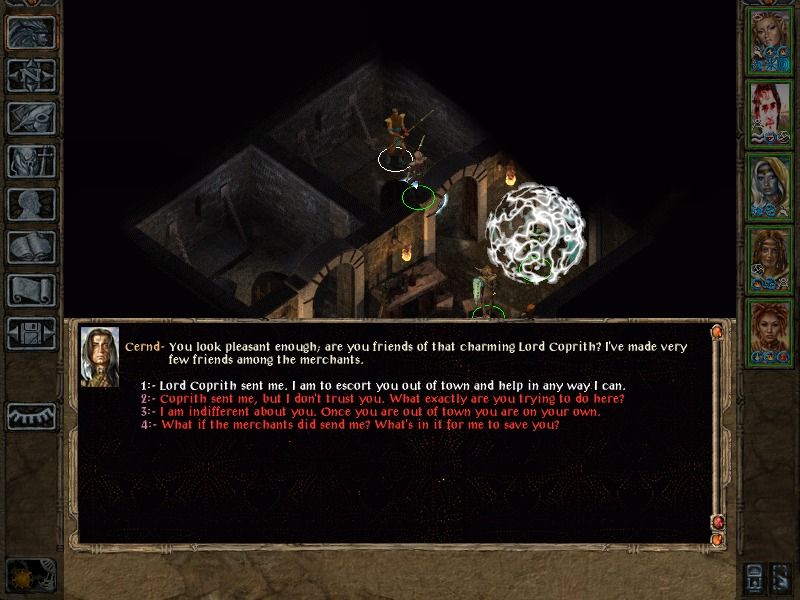Click the return-to-game button atop the left sidebar
Viewport: 800px width, 600px height.
pos(31,32)
